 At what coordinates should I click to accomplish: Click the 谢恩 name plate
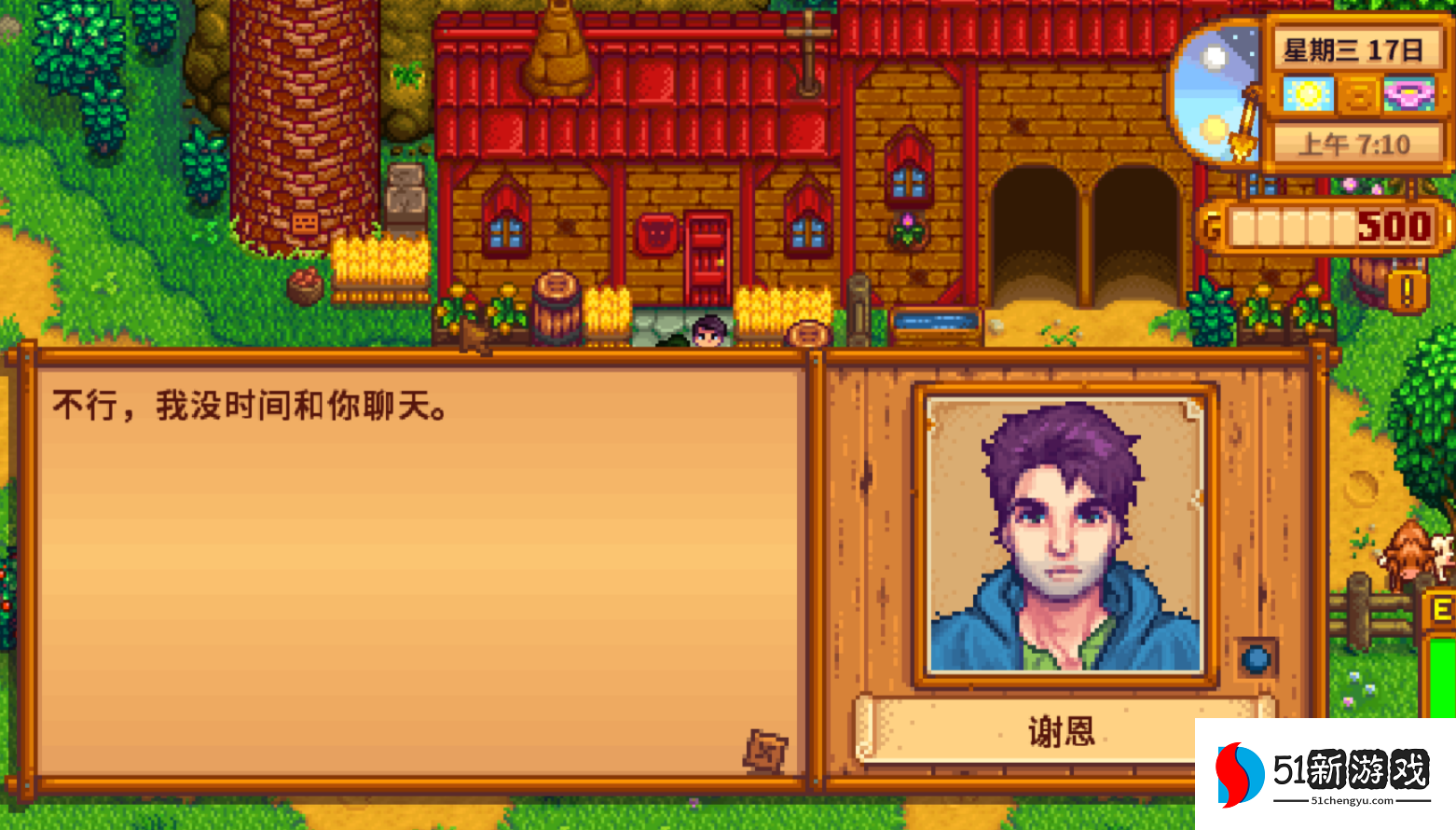[x=1061, y=733]
